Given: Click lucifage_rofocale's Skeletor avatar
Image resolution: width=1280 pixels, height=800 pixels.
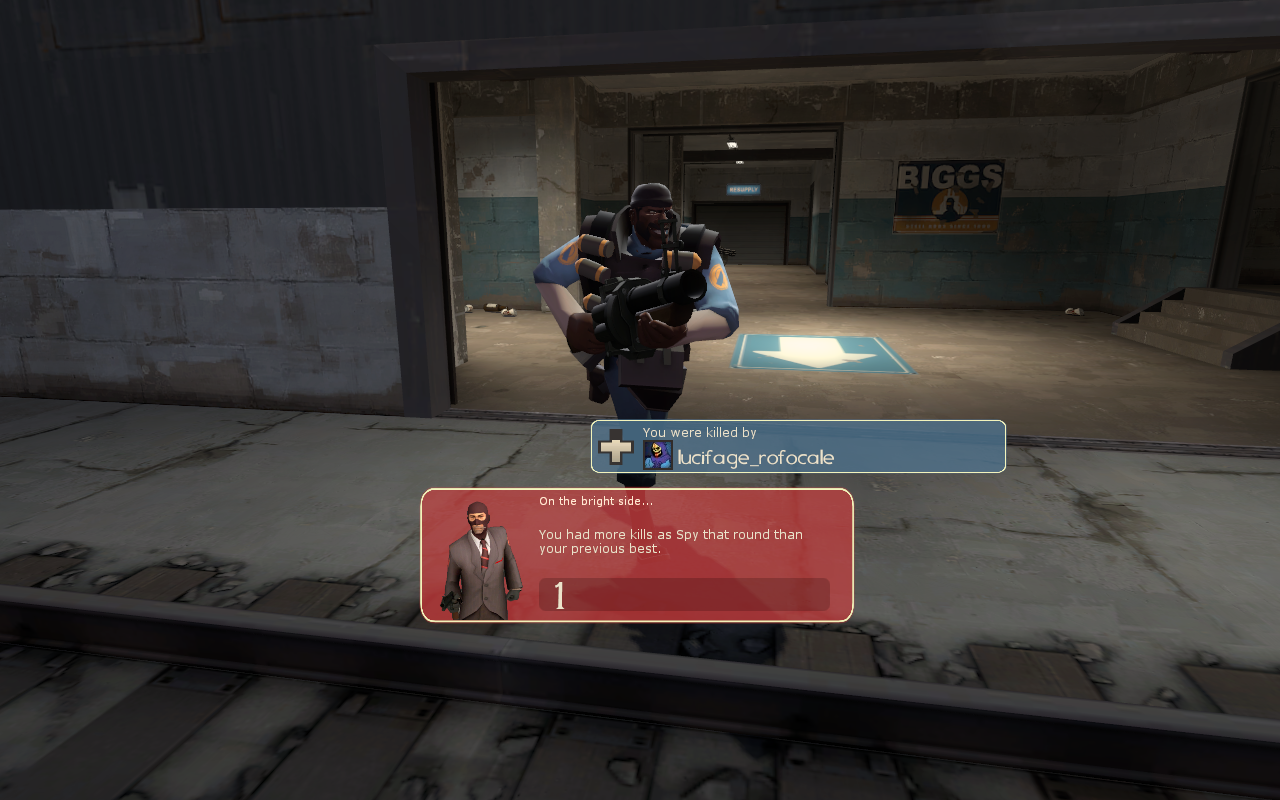Looking at the screenshot, I should 657,456.
